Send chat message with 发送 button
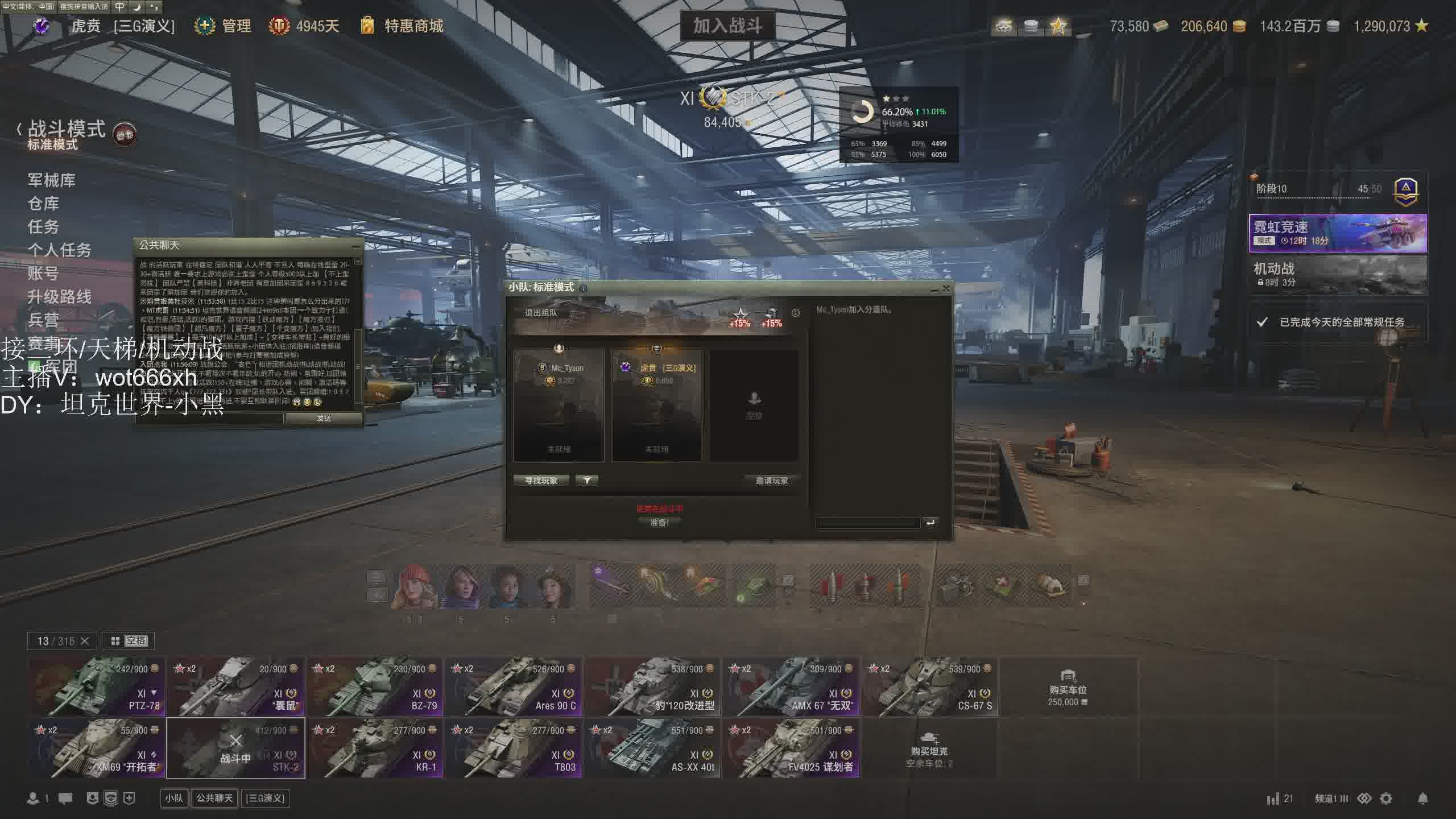Viewport: 1456px width, 819px height. click(x=324, y=419)
